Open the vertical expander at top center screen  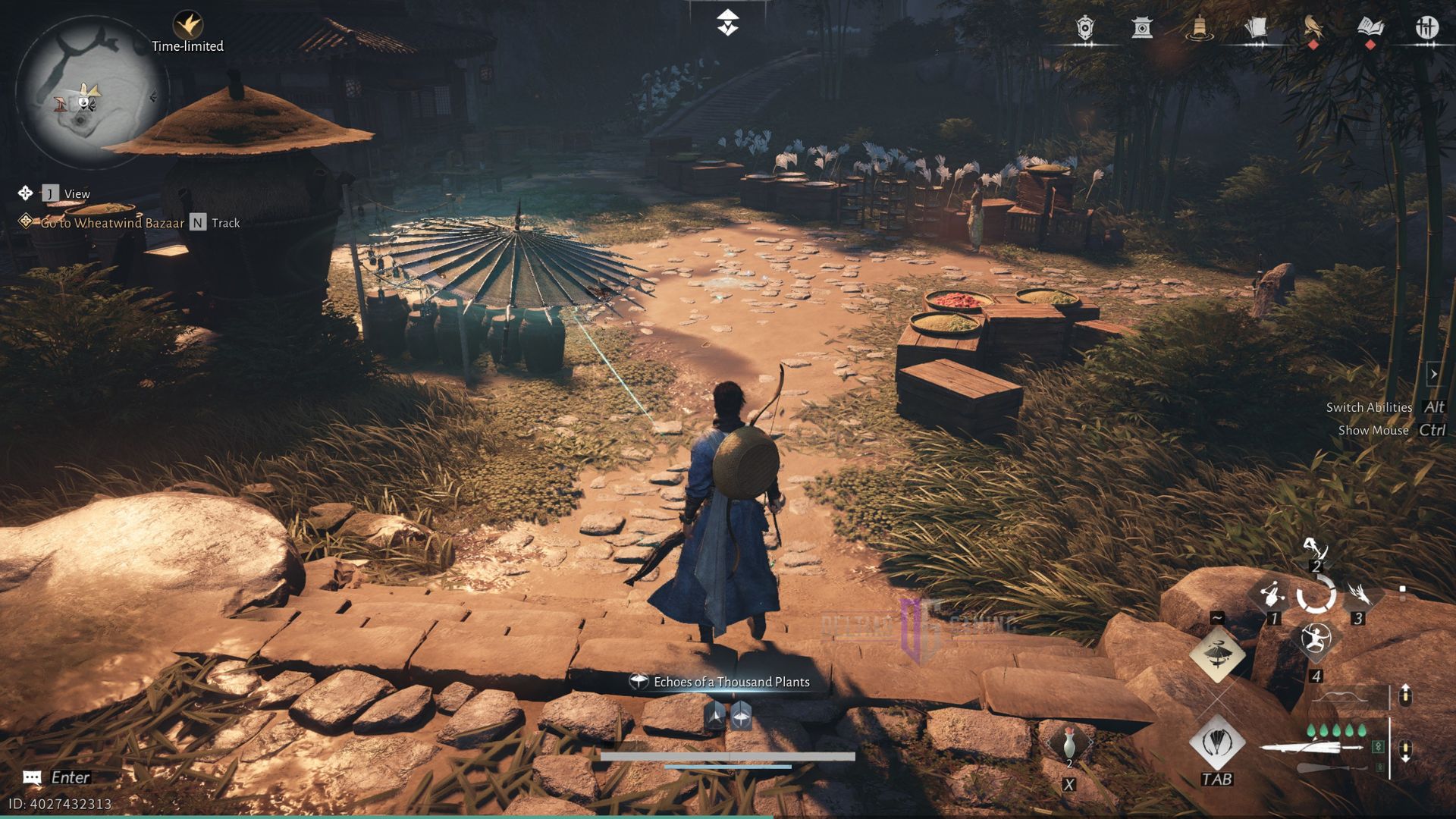[728, 21]
